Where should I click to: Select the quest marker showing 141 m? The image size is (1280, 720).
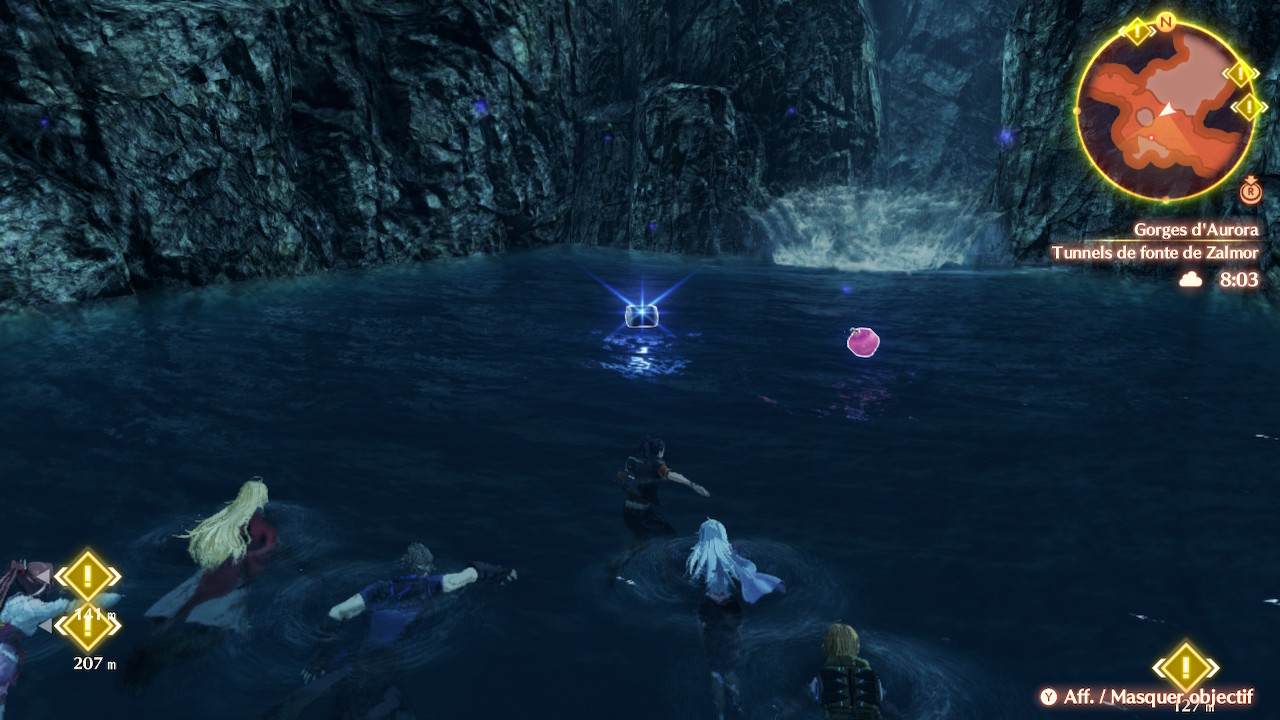(88, 577)
